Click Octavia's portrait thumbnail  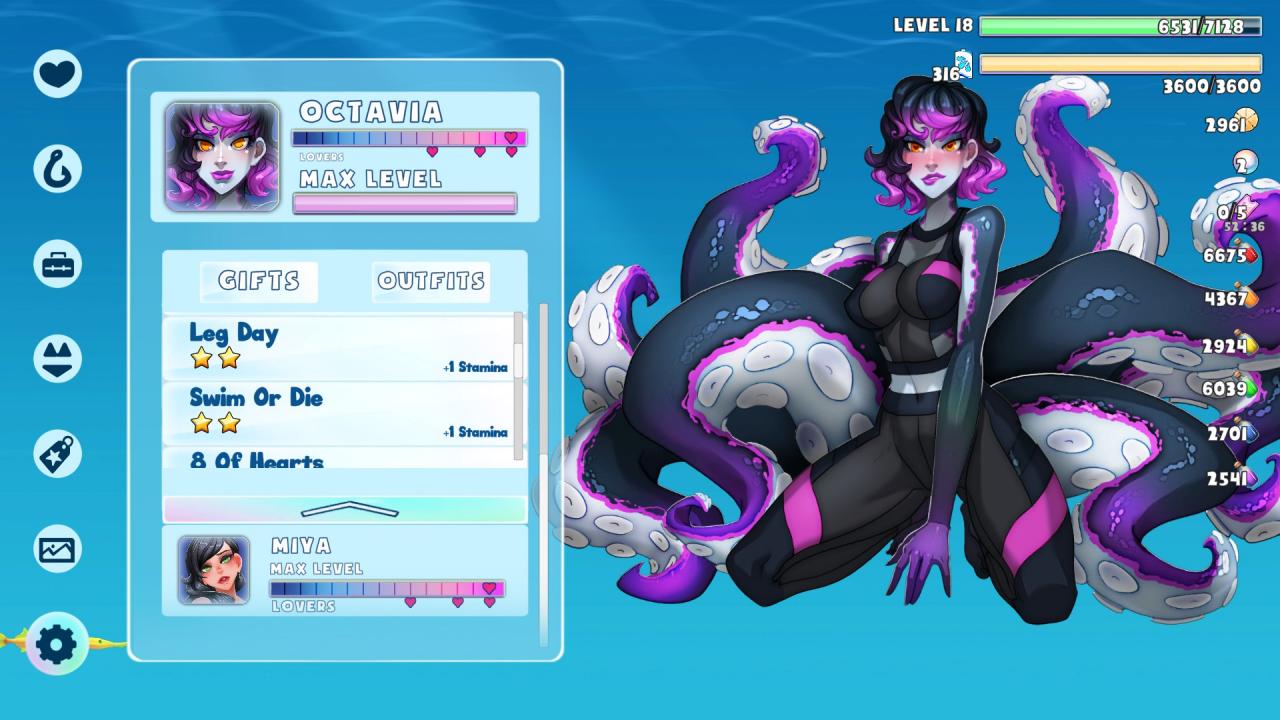point(222,156)
